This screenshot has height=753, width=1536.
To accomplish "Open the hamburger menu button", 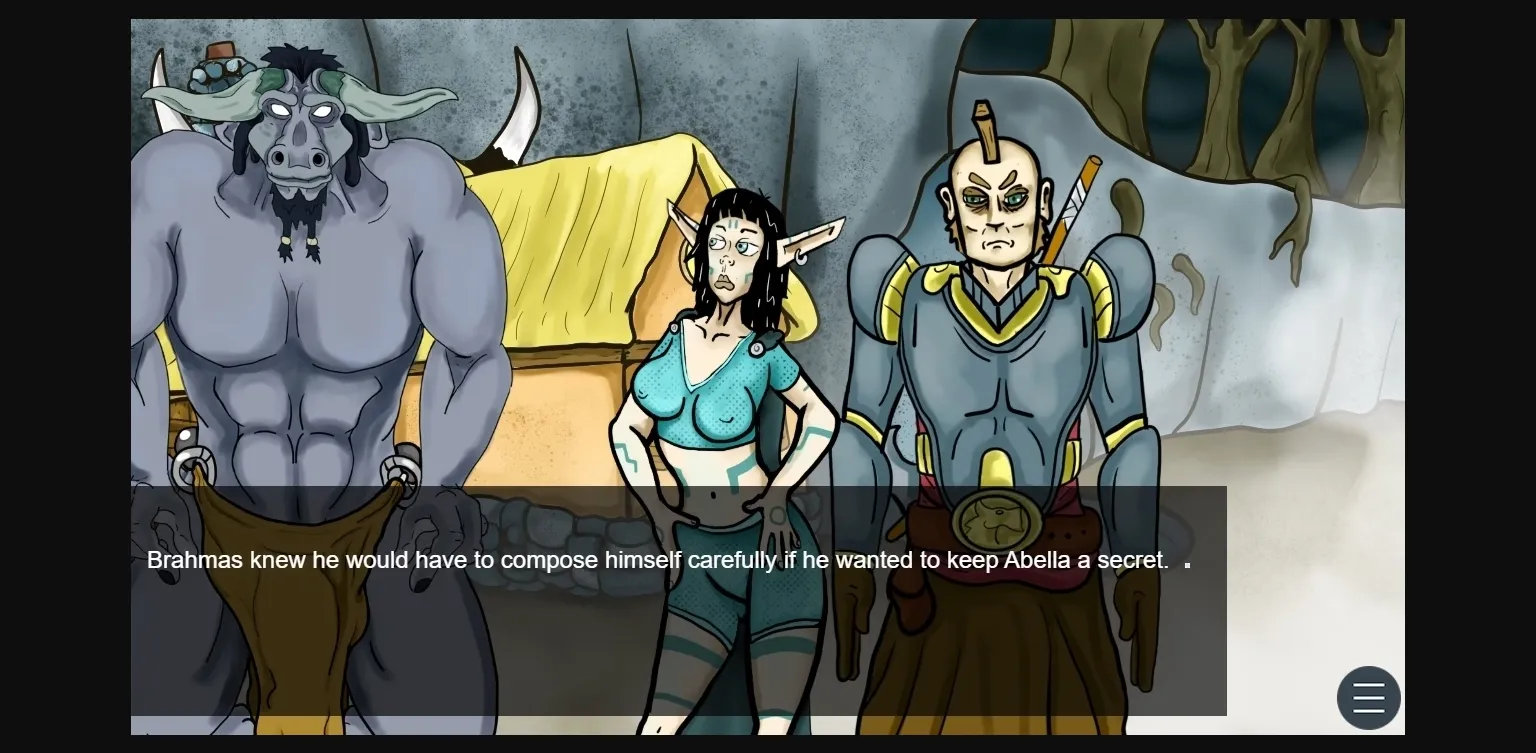I will click(1368, 697).
